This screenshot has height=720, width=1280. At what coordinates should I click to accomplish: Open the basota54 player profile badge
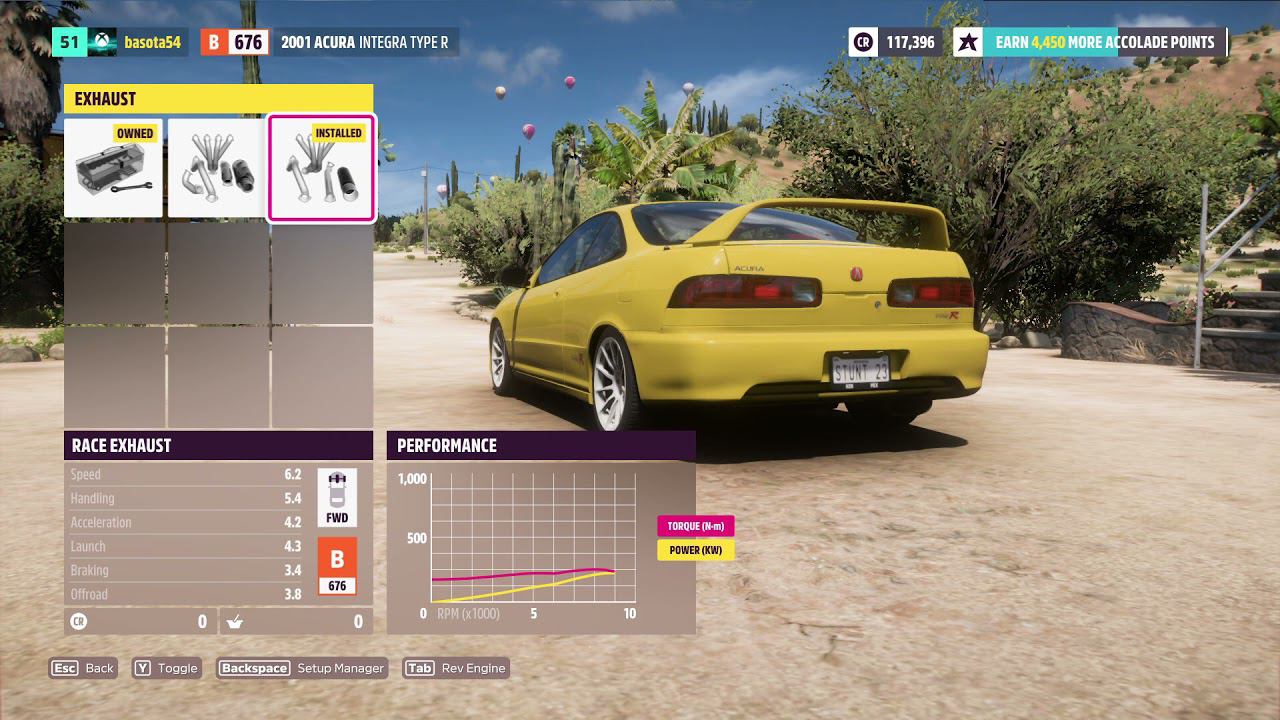[120, 42]
